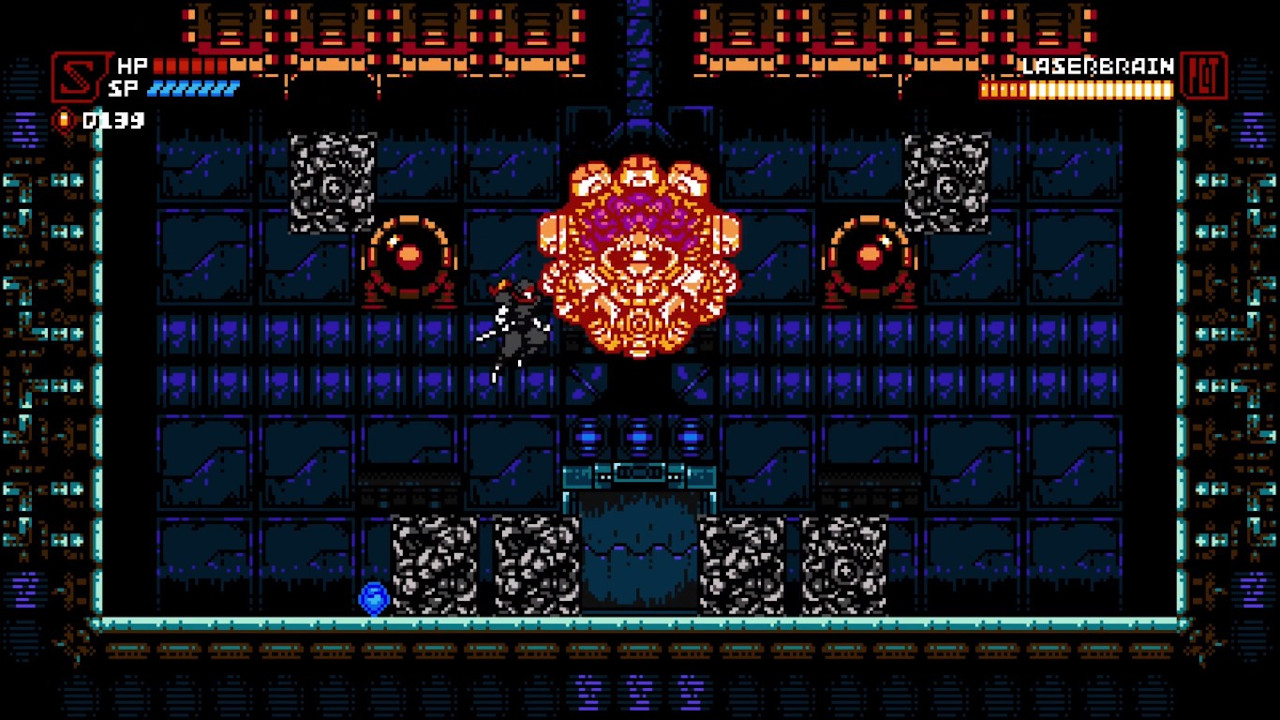The width and height of the screenshot is (1280, 720).
Task: Click the coin counter reading 0139
Action: pyautogui.click(x=115, y=121)
